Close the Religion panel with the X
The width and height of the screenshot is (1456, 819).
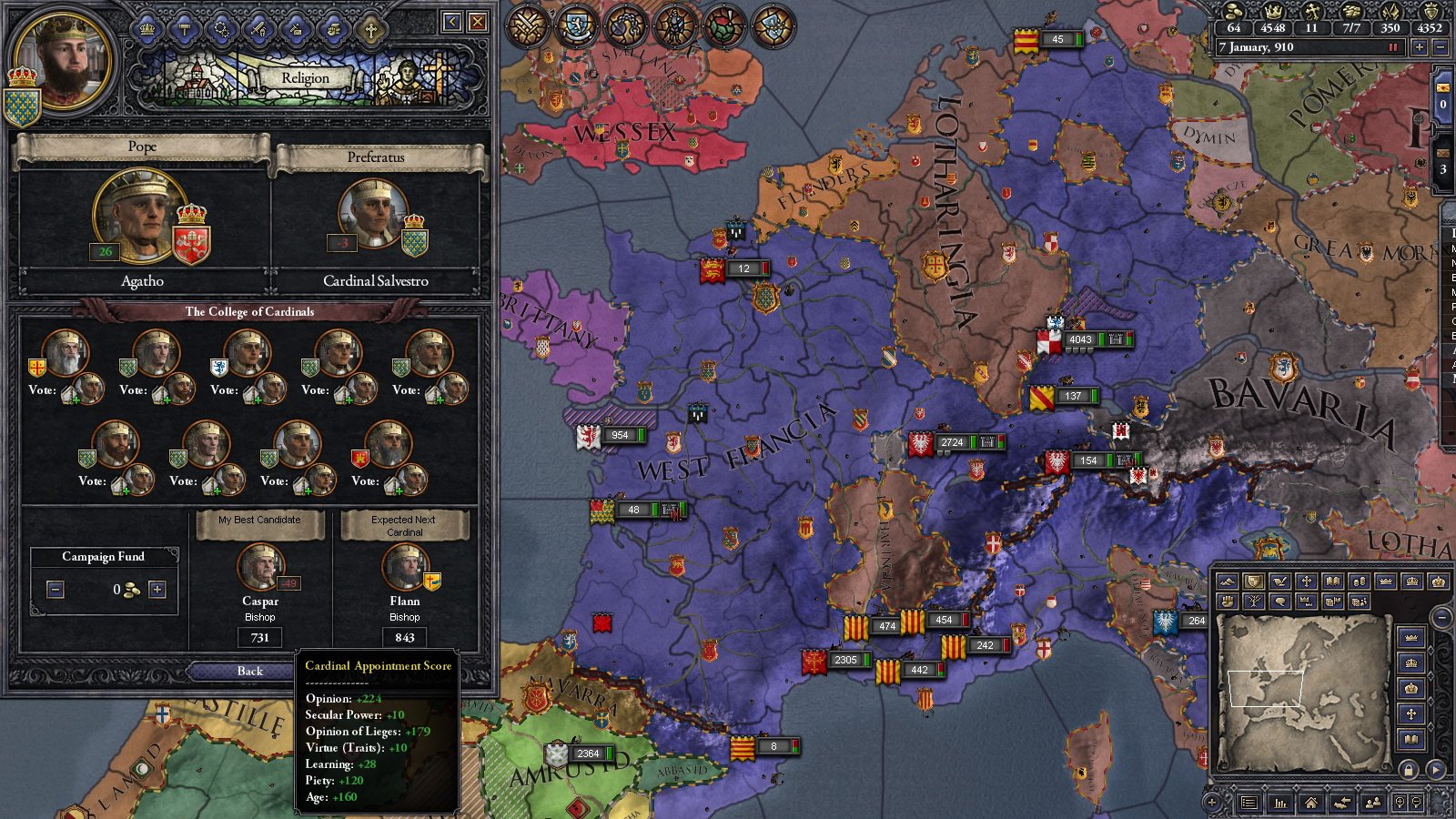[x=477, y=22]
